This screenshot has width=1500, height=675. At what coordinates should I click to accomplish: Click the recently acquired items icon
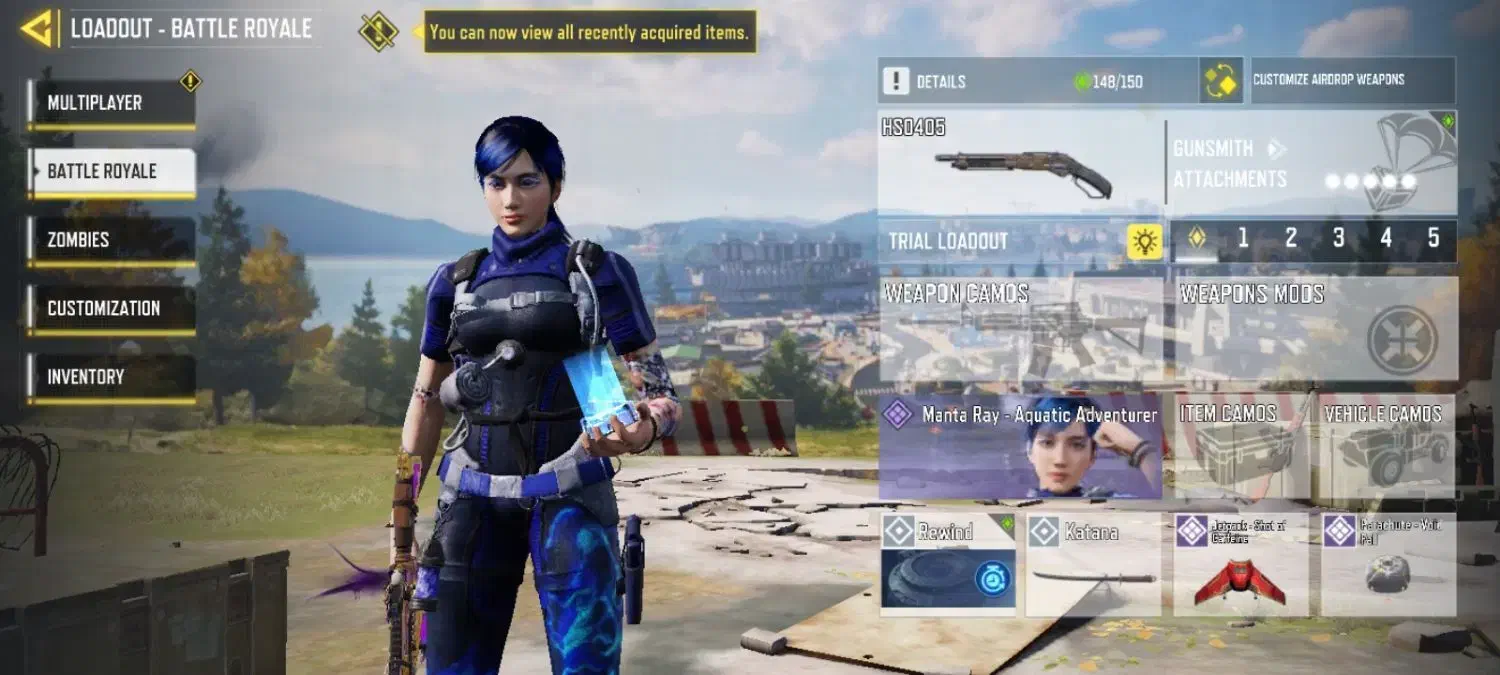click(378, 31)
